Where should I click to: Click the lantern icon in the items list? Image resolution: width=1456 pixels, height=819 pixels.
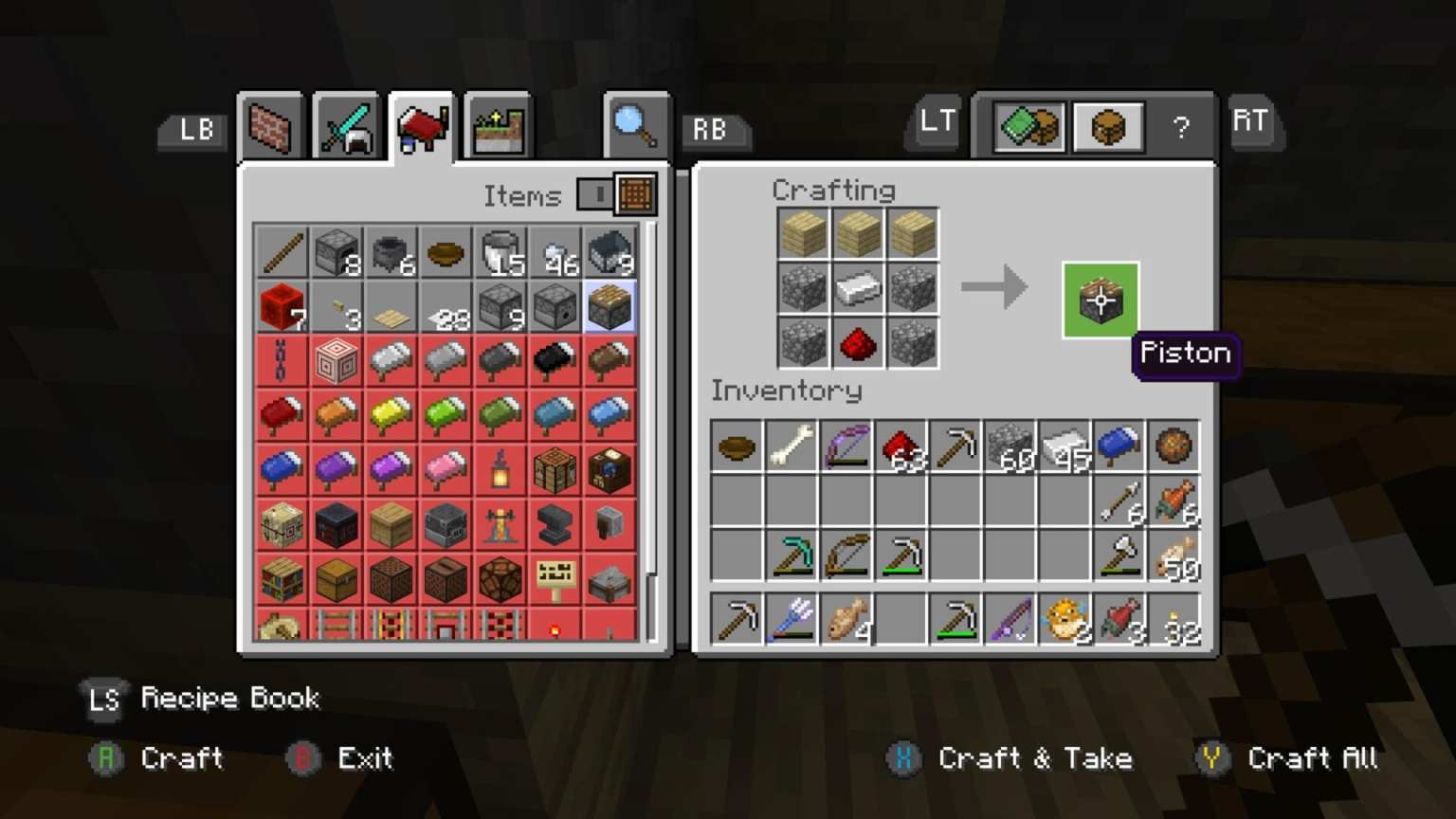[500, 471]
